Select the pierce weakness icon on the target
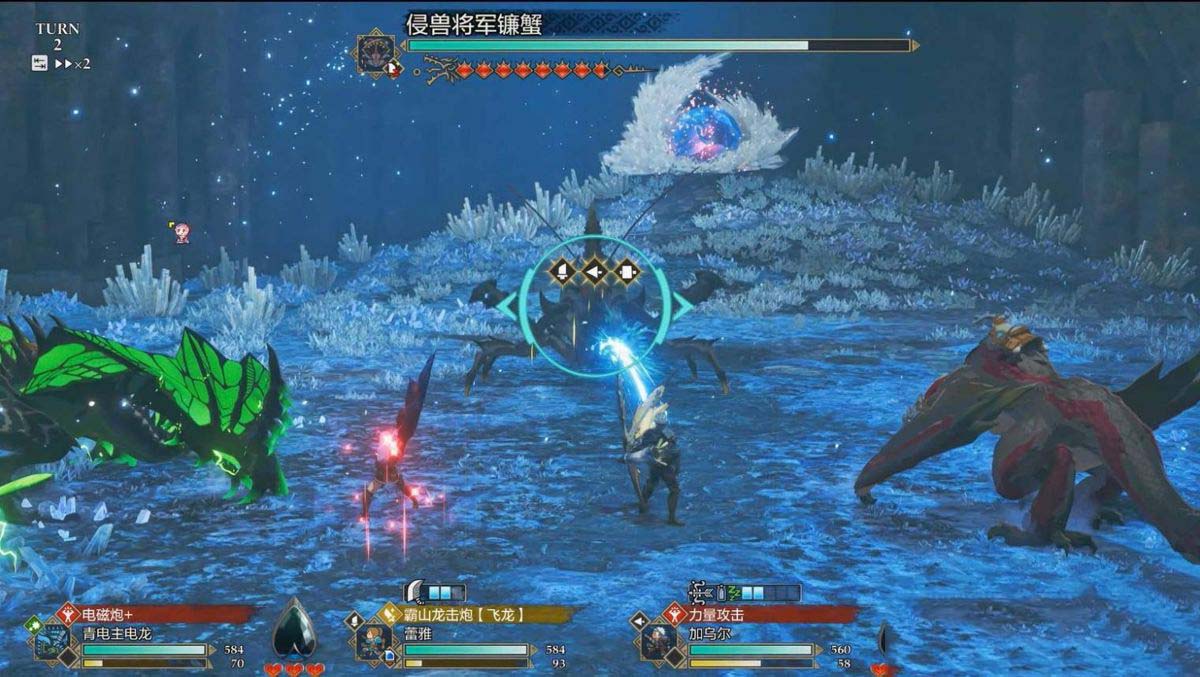The height and width of the screenshot is (677, 1200). tap(595, 270)
